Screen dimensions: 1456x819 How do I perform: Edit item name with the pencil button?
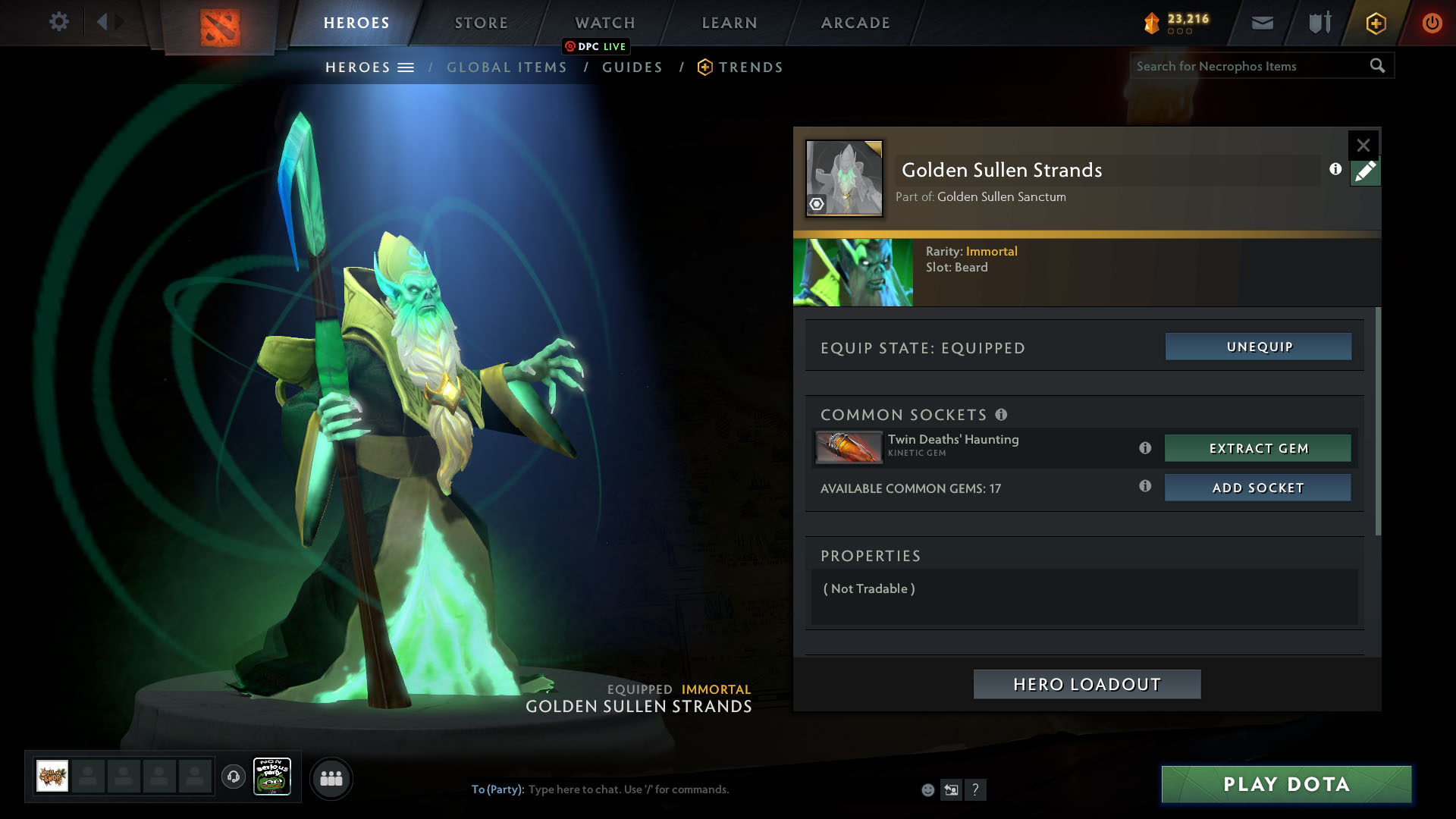point(1365,172)
